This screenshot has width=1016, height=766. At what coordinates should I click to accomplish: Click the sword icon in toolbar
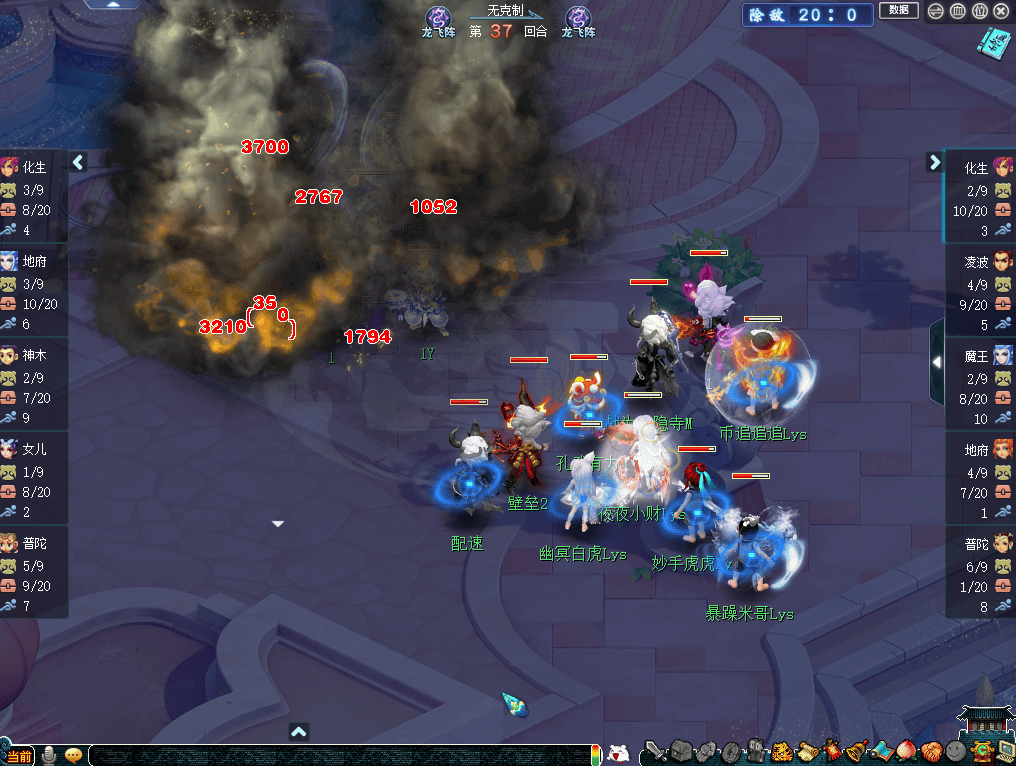pos(655,752)
